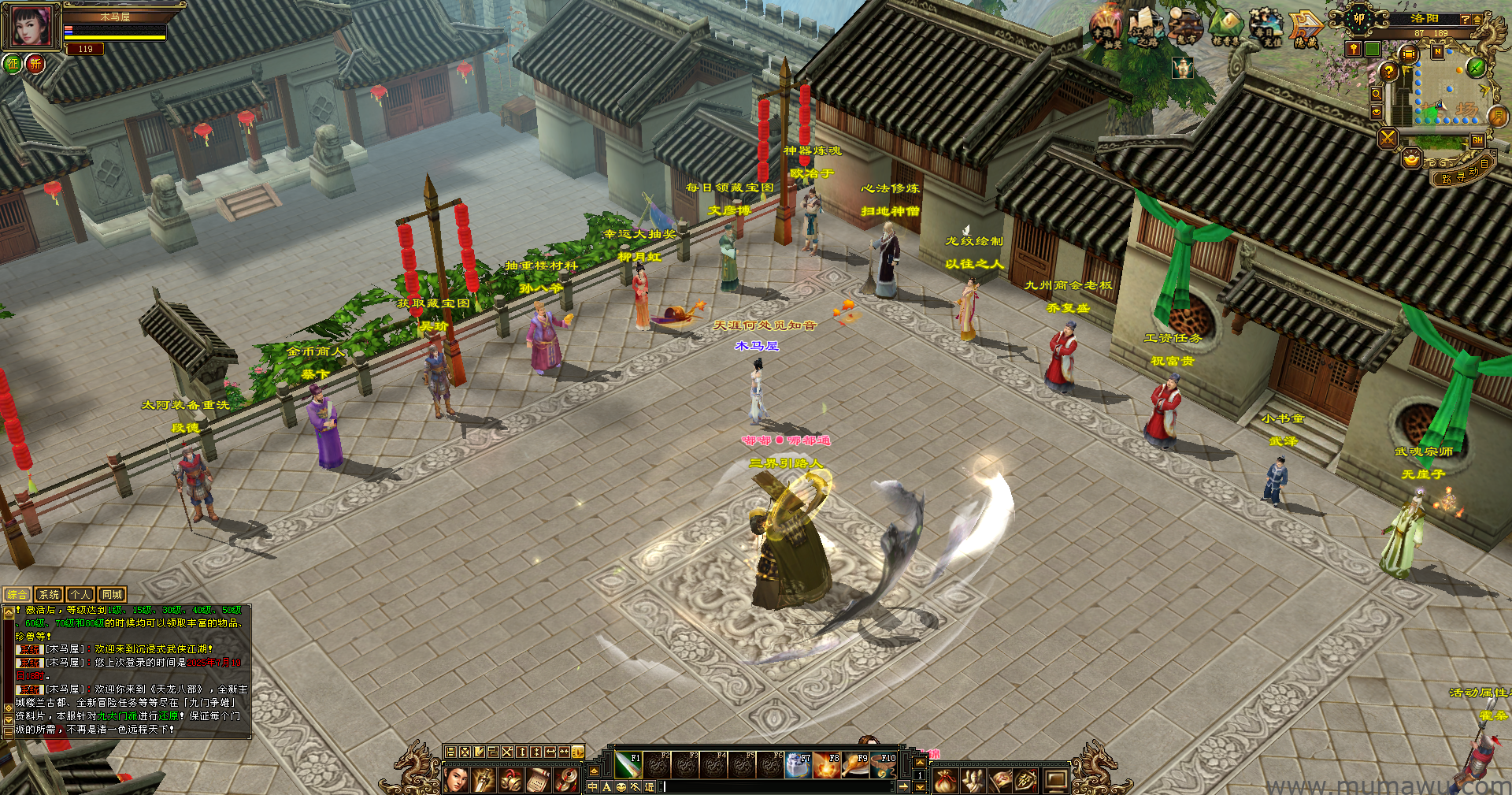Switch chat to the 系统 tab
Image resolution: width=1512 pixels, height=795 pixels.
click(x=49, y=595)
